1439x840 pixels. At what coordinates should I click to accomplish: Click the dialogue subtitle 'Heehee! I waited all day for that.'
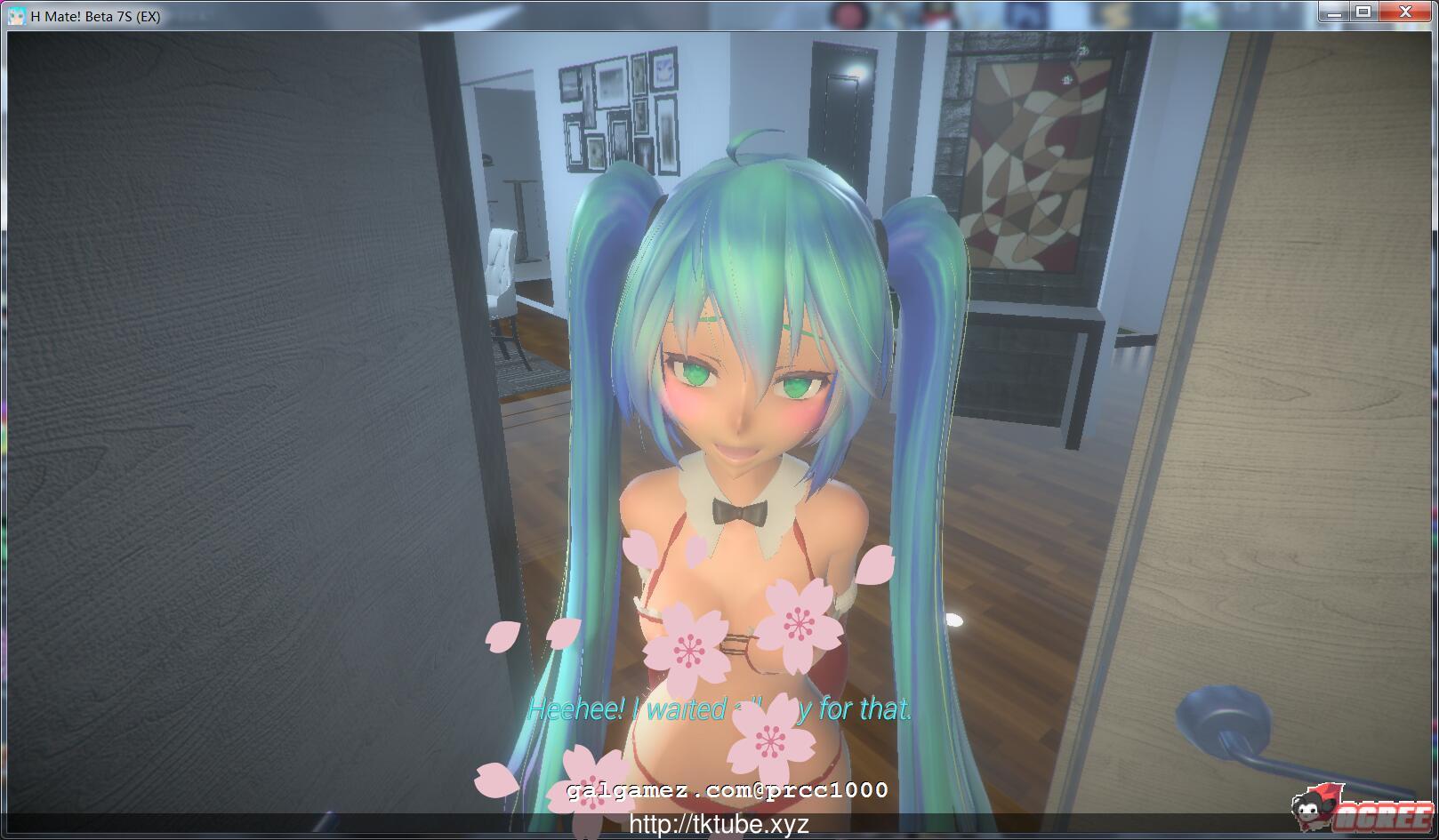(721, 710)
